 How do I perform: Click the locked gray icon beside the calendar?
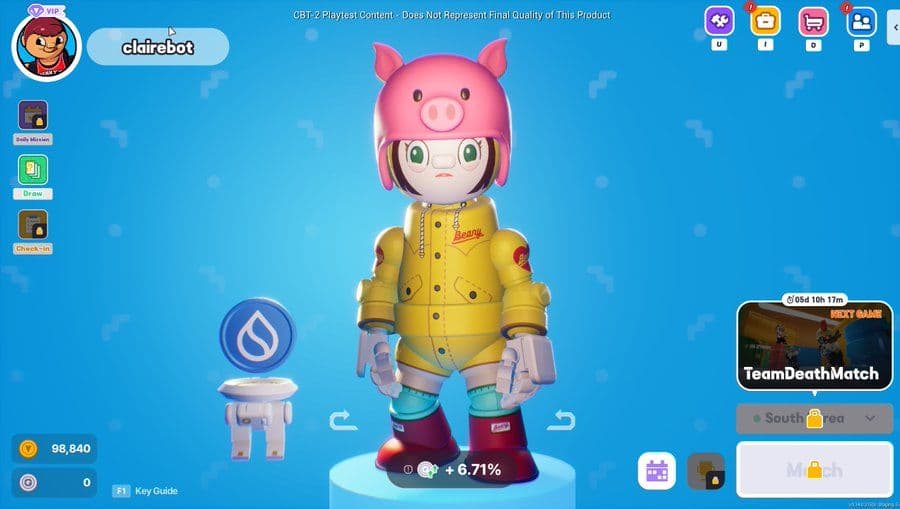click(706, 471)
